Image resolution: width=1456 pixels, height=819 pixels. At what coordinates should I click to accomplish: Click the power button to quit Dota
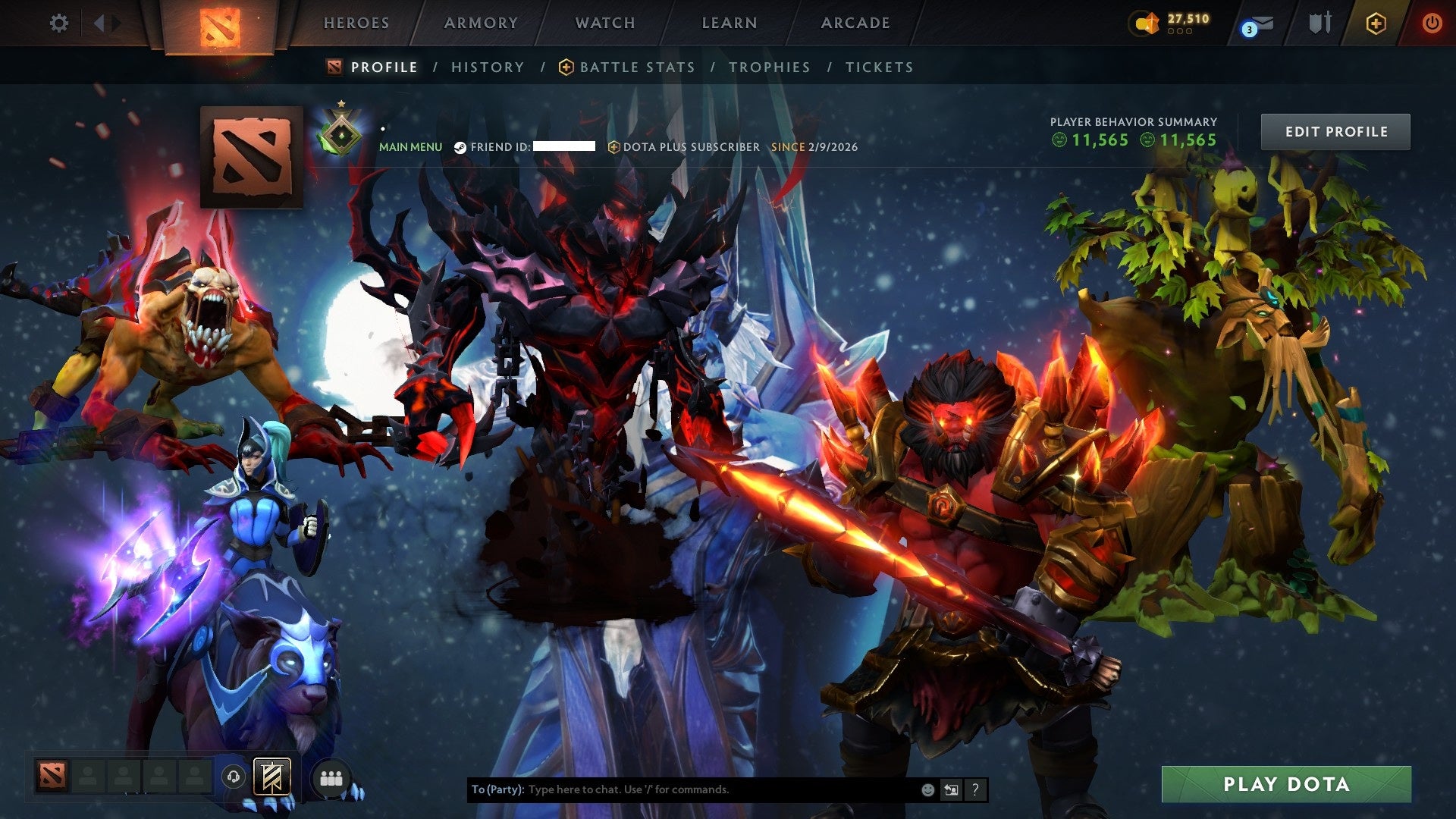[x=1432, y=23]
